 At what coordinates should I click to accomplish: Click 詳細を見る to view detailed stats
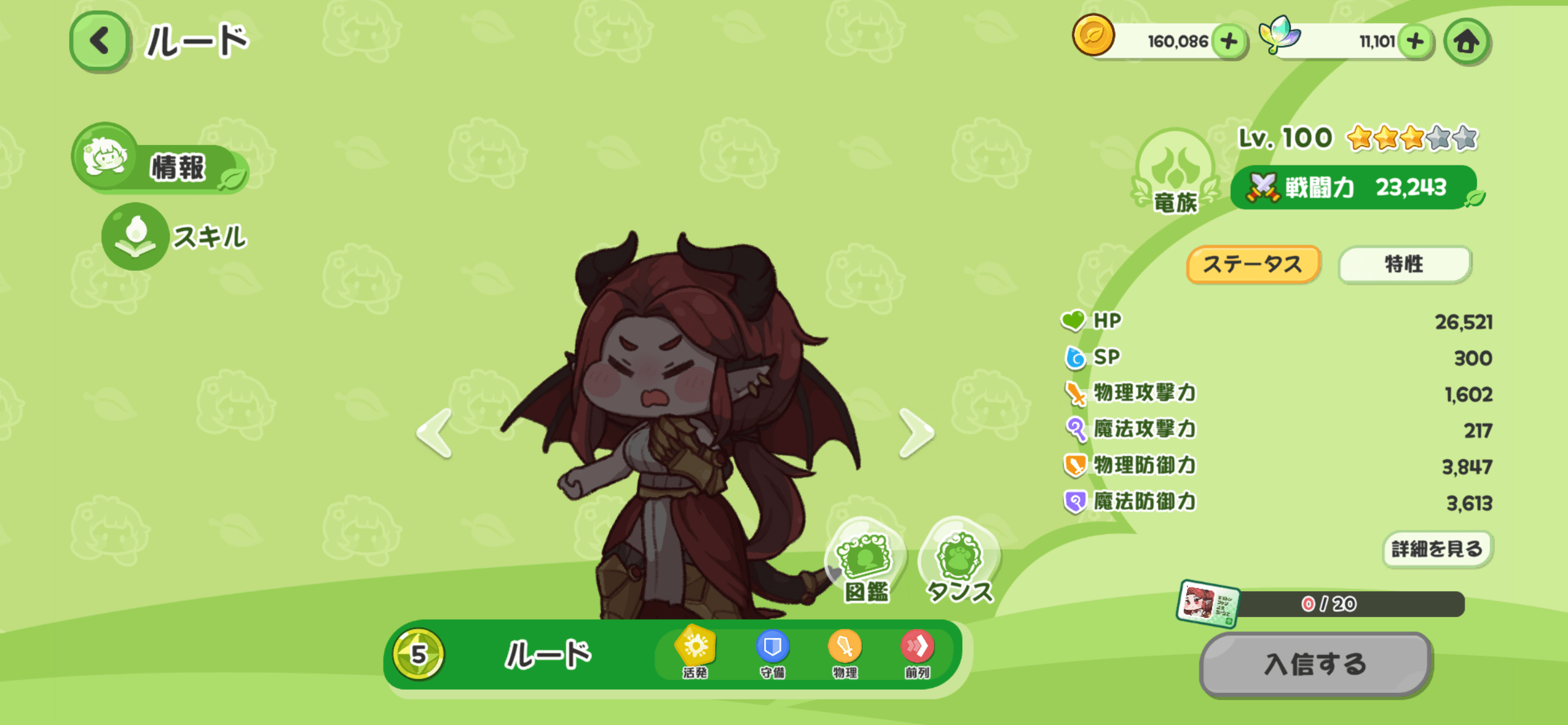pyautogui.click(x=1437, y=549)
